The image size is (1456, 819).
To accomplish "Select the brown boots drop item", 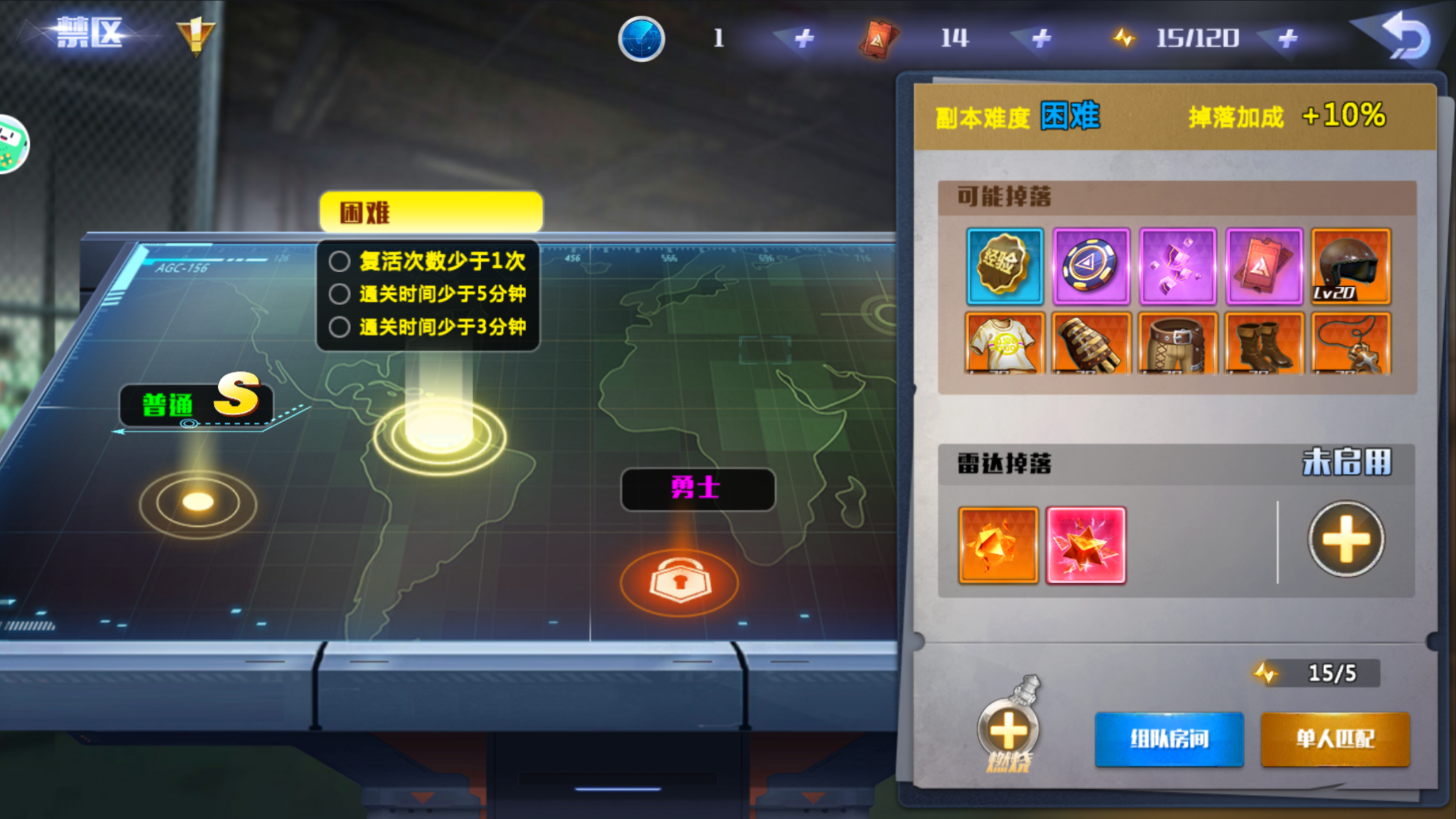I will point(1265,344).
